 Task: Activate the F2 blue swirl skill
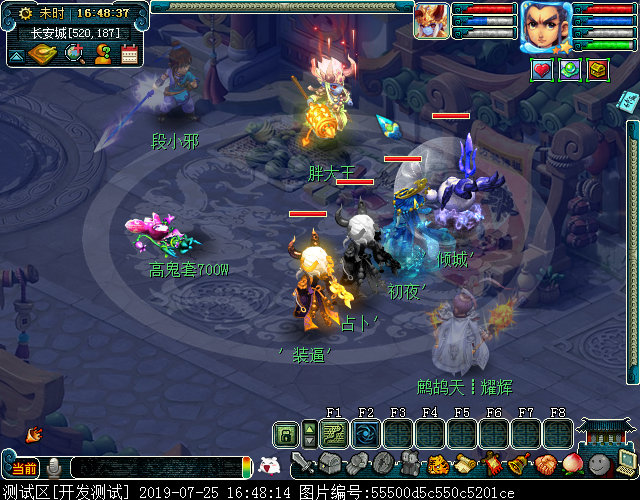point(366,434)
